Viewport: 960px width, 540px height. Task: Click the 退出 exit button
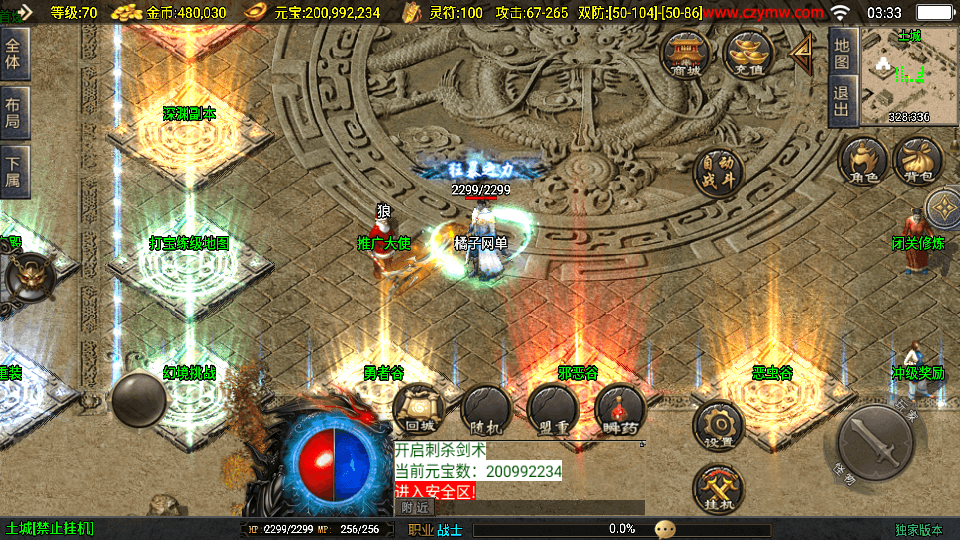(x=842, y=101)
